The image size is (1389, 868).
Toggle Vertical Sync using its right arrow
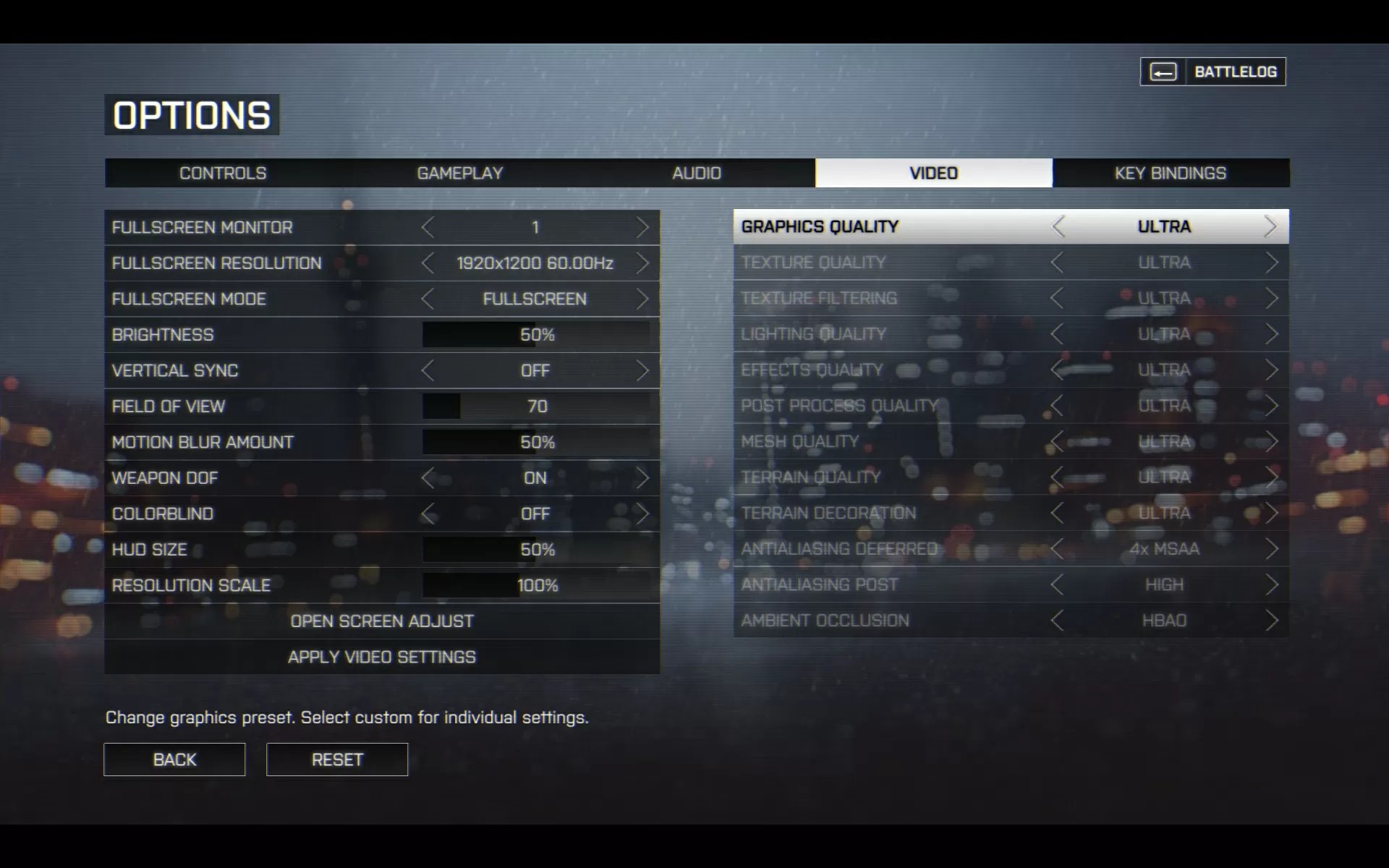coord(642,370)
